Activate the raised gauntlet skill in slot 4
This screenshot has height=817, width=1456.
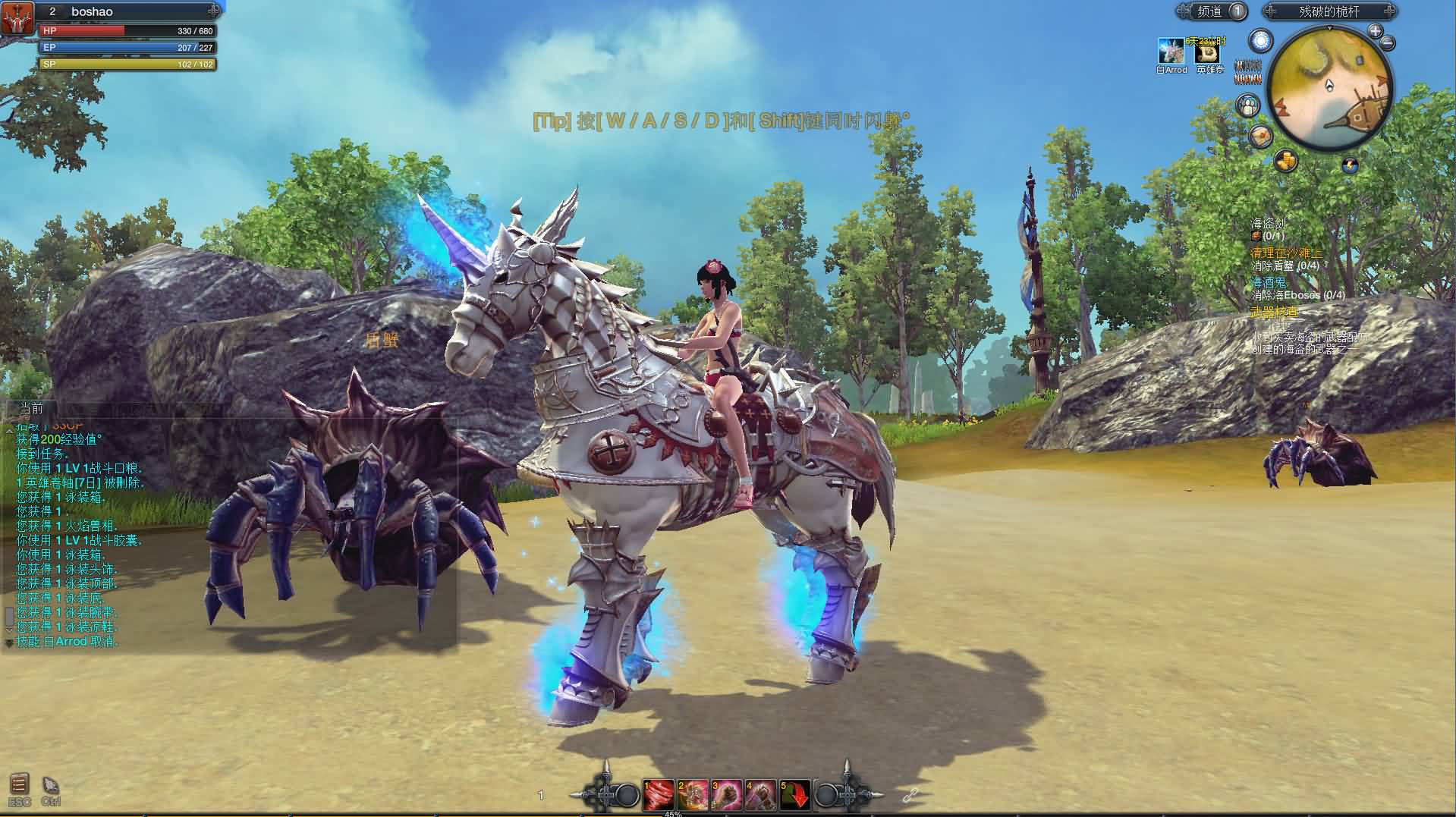point(761,794)
